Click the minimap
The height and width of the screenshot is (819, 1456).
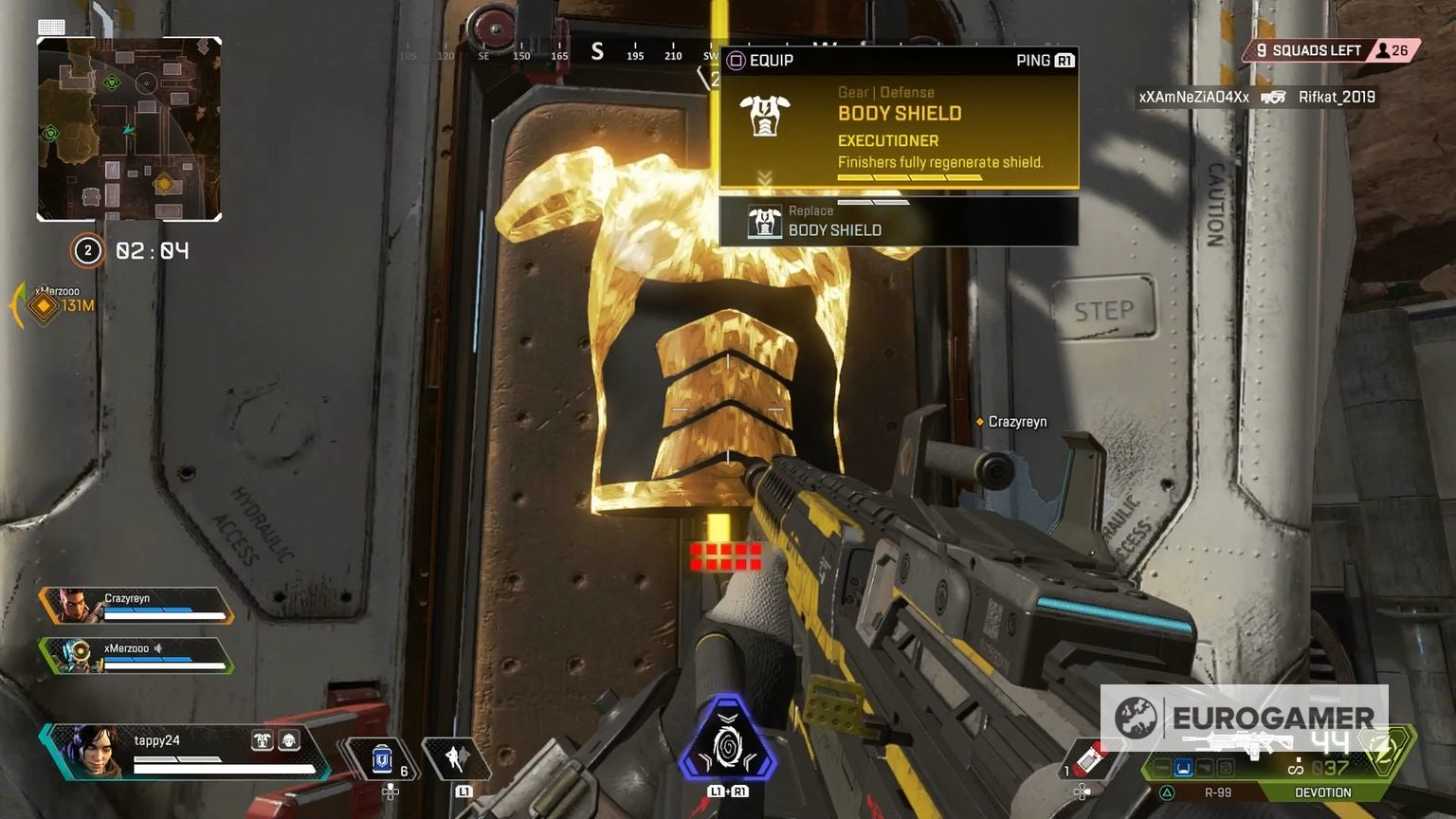(x=129, y=129)
